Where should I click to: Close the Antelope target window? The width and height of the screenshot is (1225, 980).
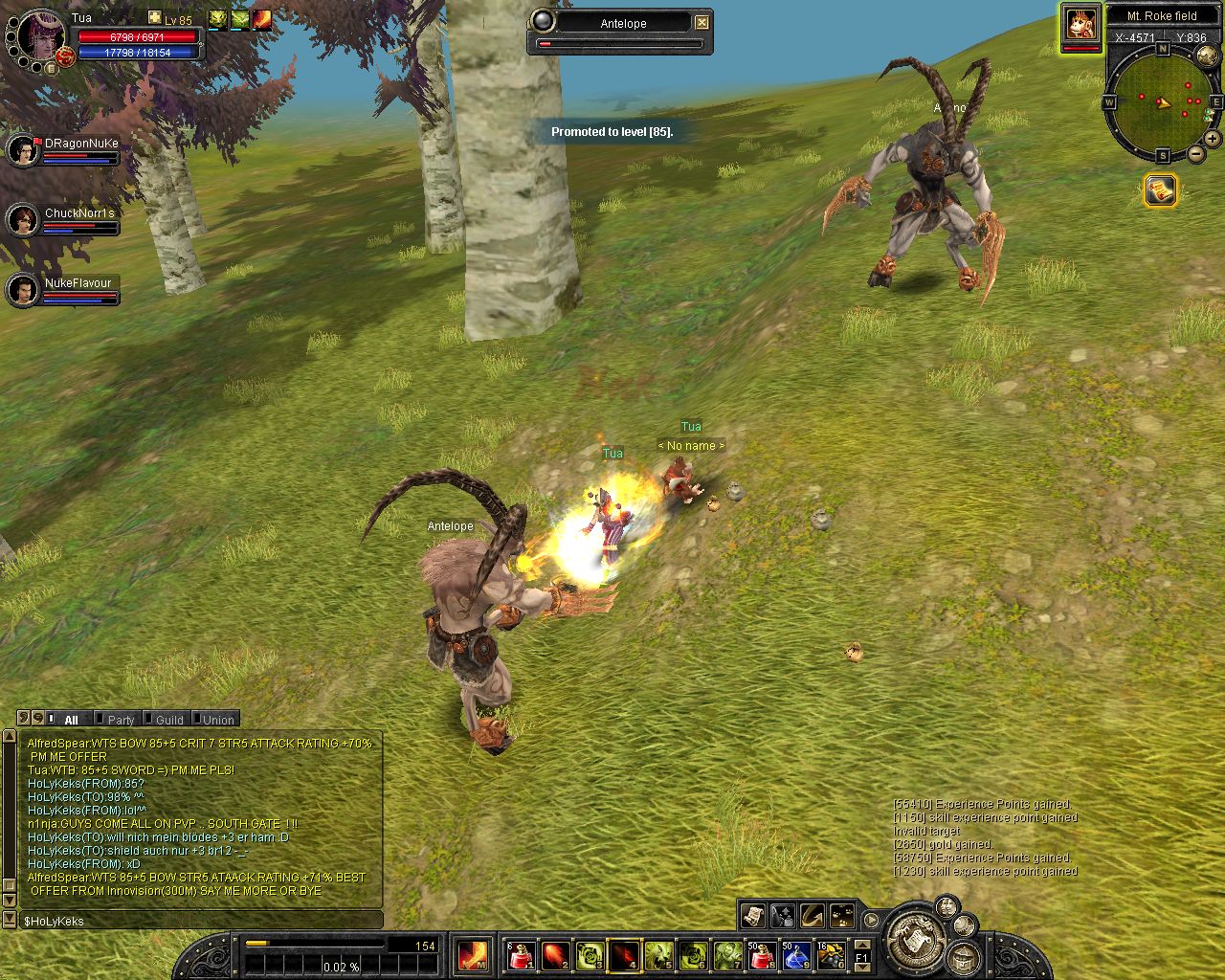(702, 23)
